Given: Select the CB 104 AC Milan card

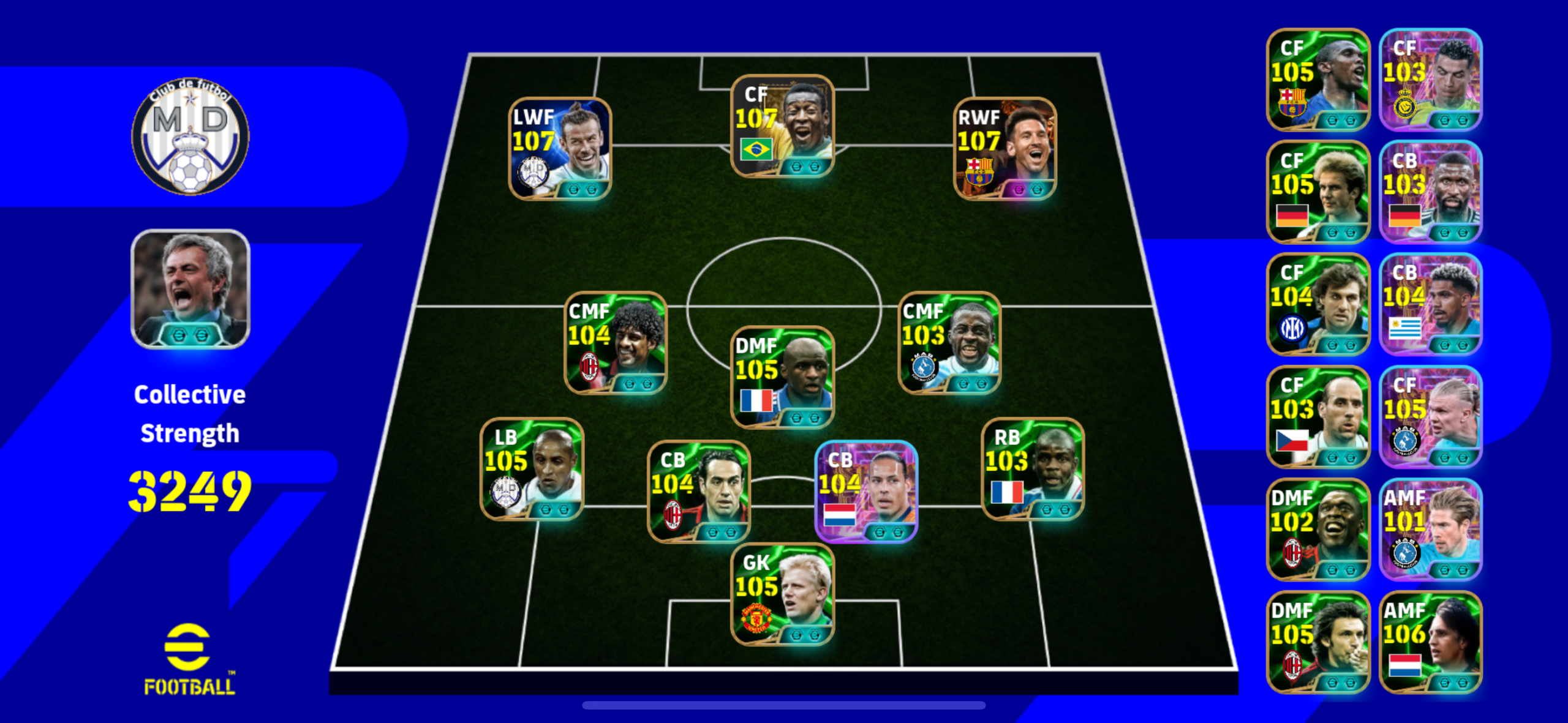Looking at the screenshot, I should click(x=699, y=492).
